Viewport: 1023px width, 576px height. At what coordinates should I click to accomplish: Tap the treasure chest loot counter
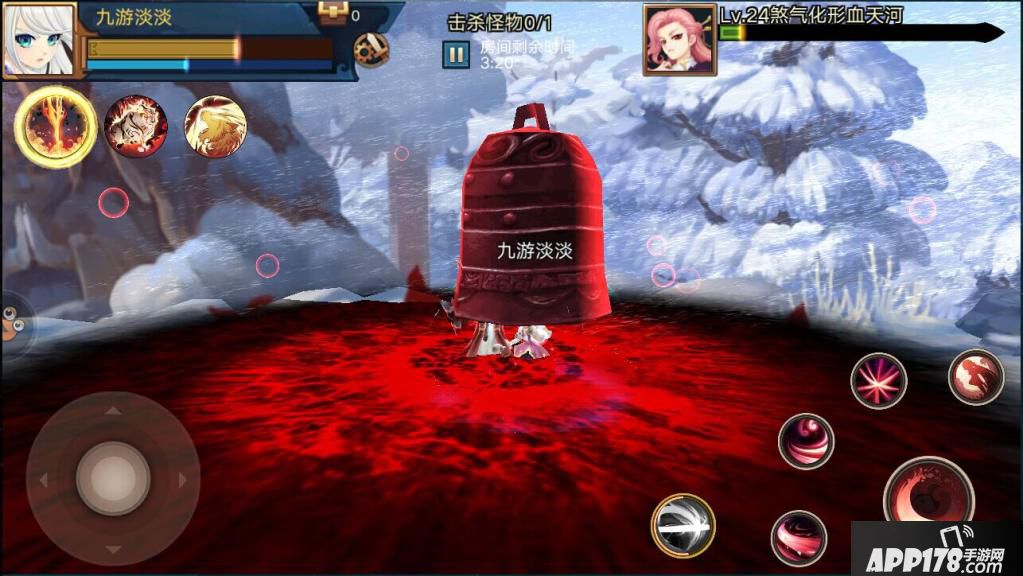click(x=334, y=13)
